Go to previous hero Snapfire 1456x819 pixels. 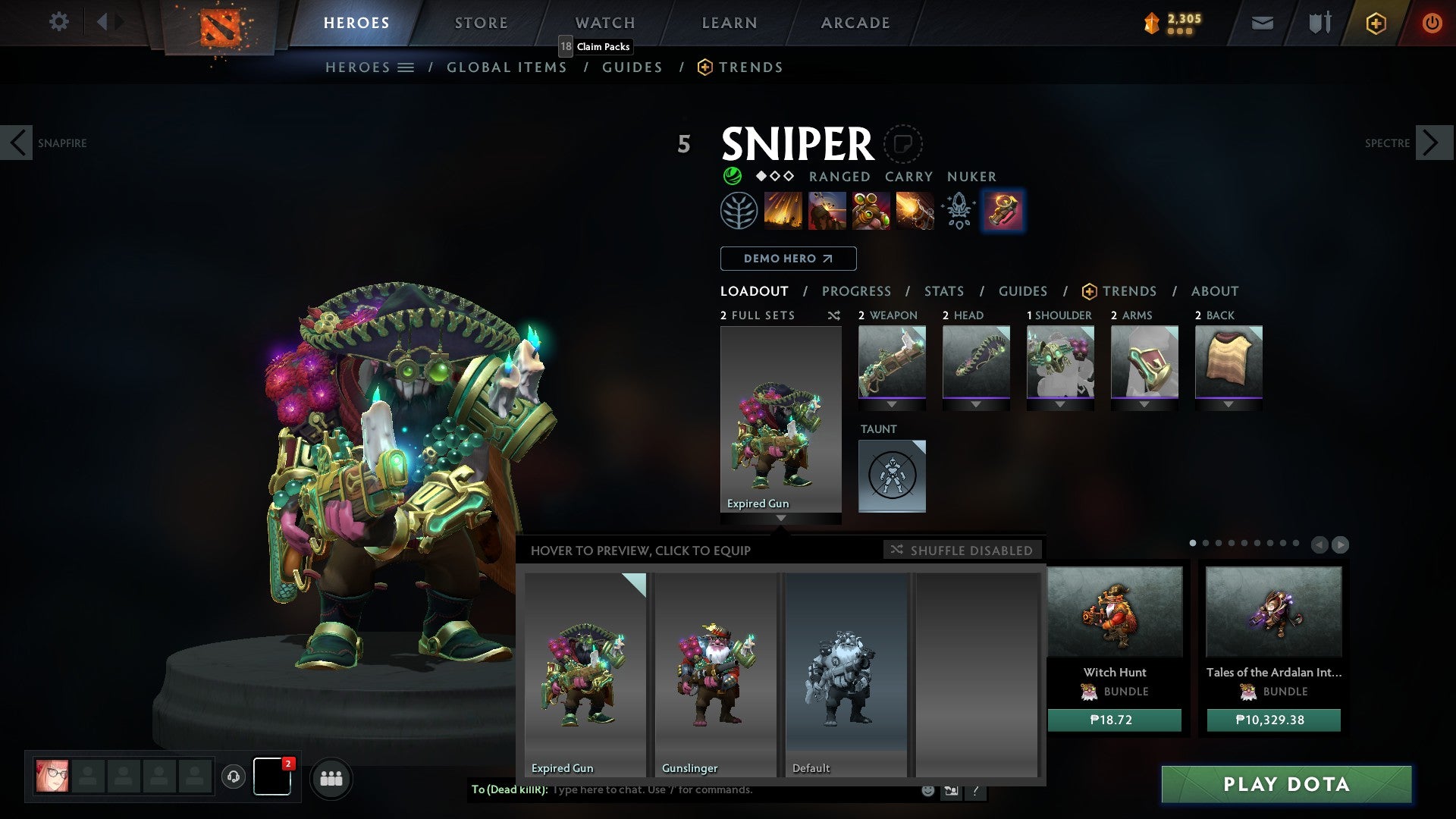[17, 143]
